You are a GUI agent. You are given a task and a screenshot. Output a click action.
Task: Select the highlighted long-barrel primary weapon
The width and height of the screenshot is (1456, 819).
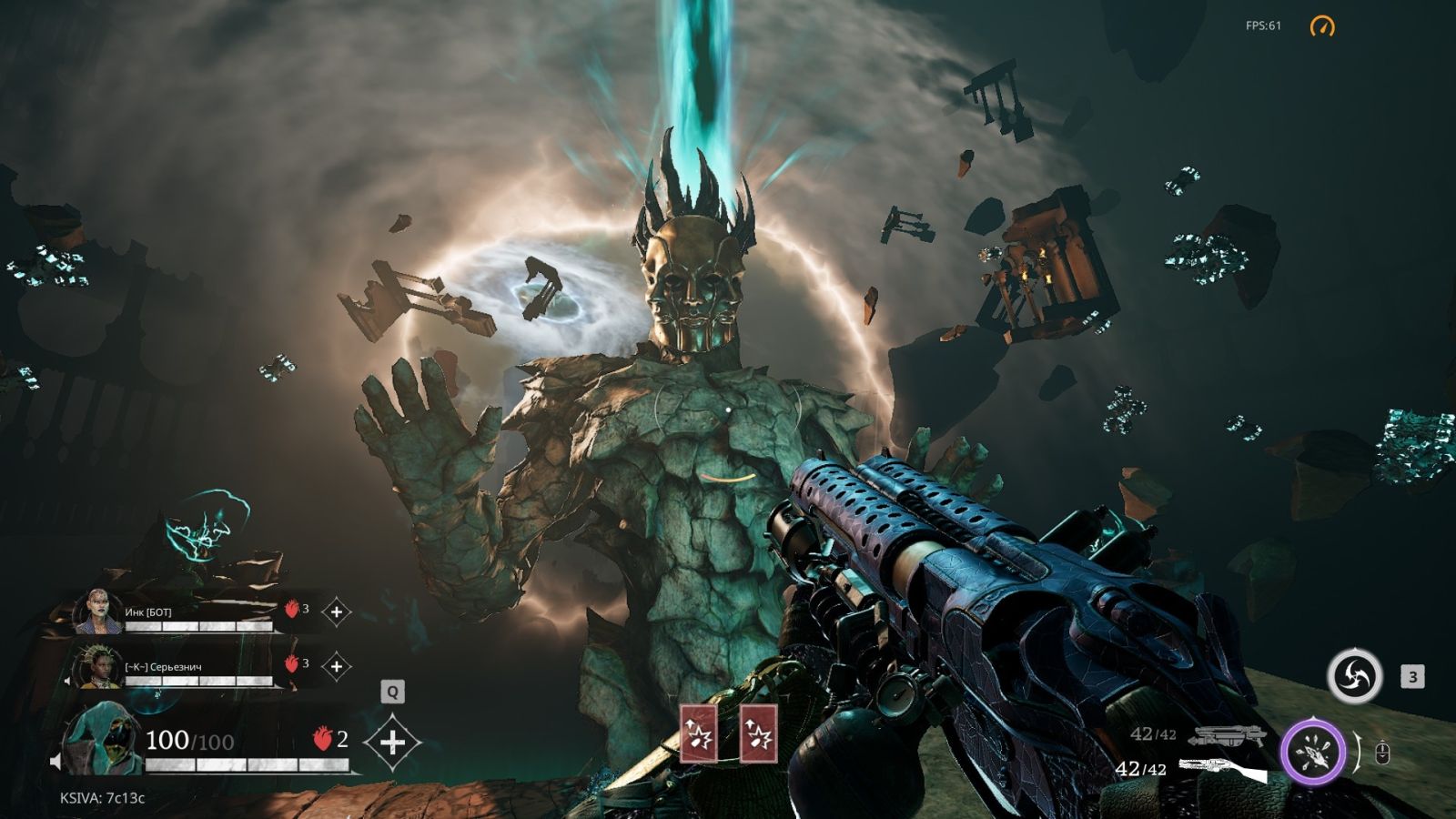pyautogui.click(x=1222, y=771)
